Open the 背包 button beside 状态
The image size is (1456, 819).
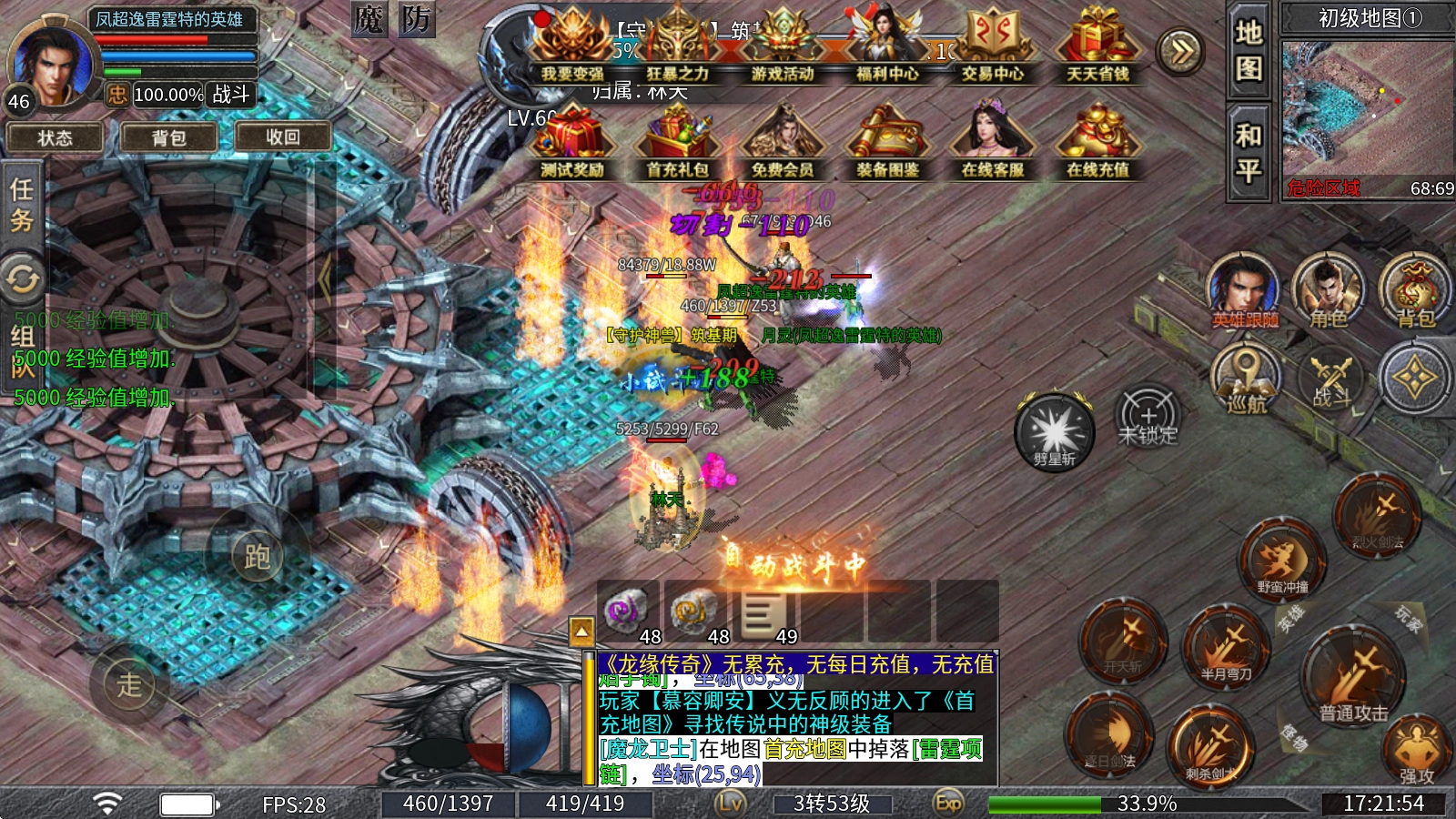pos(168,137)
